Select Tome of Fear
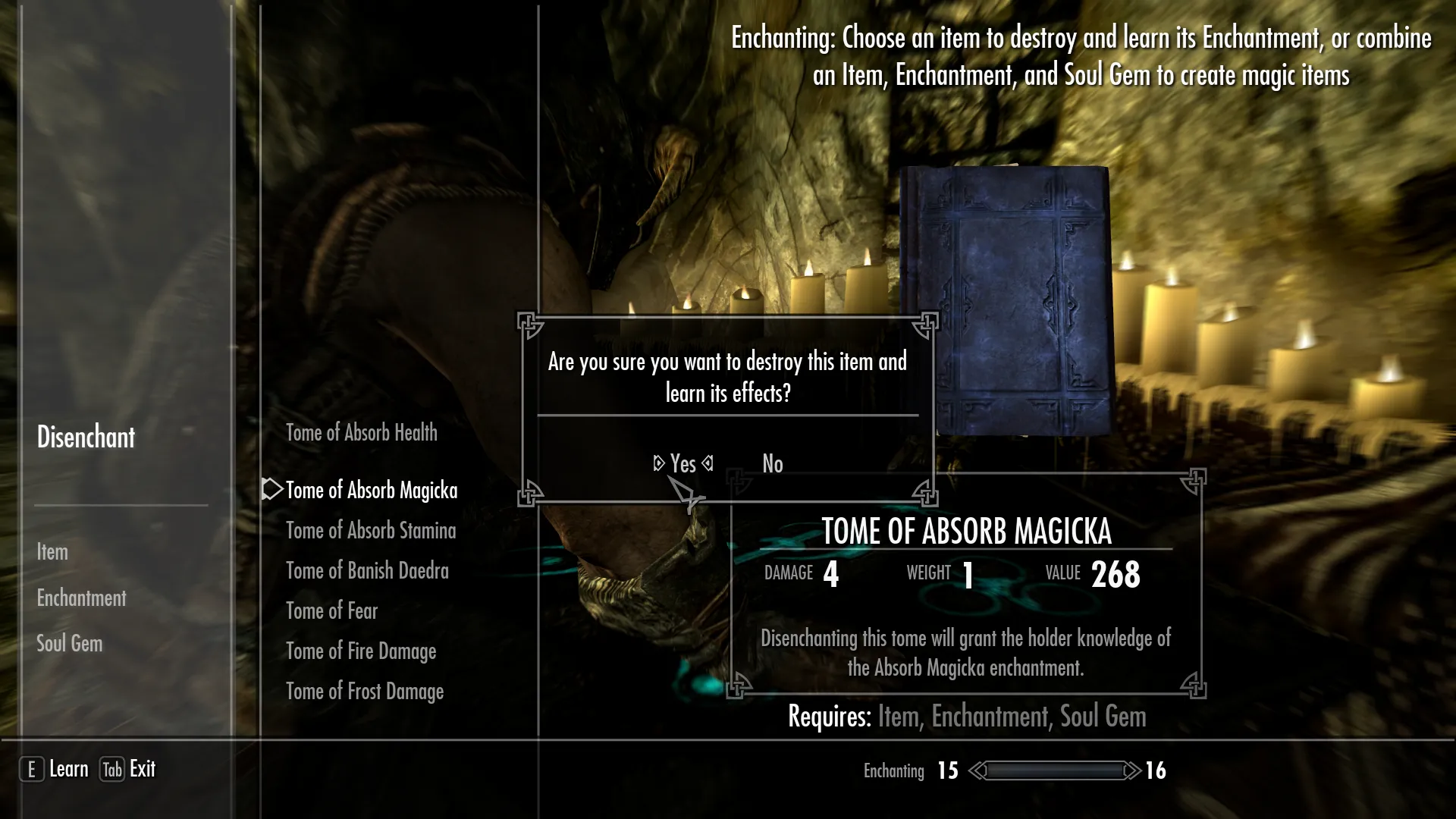Image resolution: width=1456 pixels, height=819 pixels. coord(331,611)
